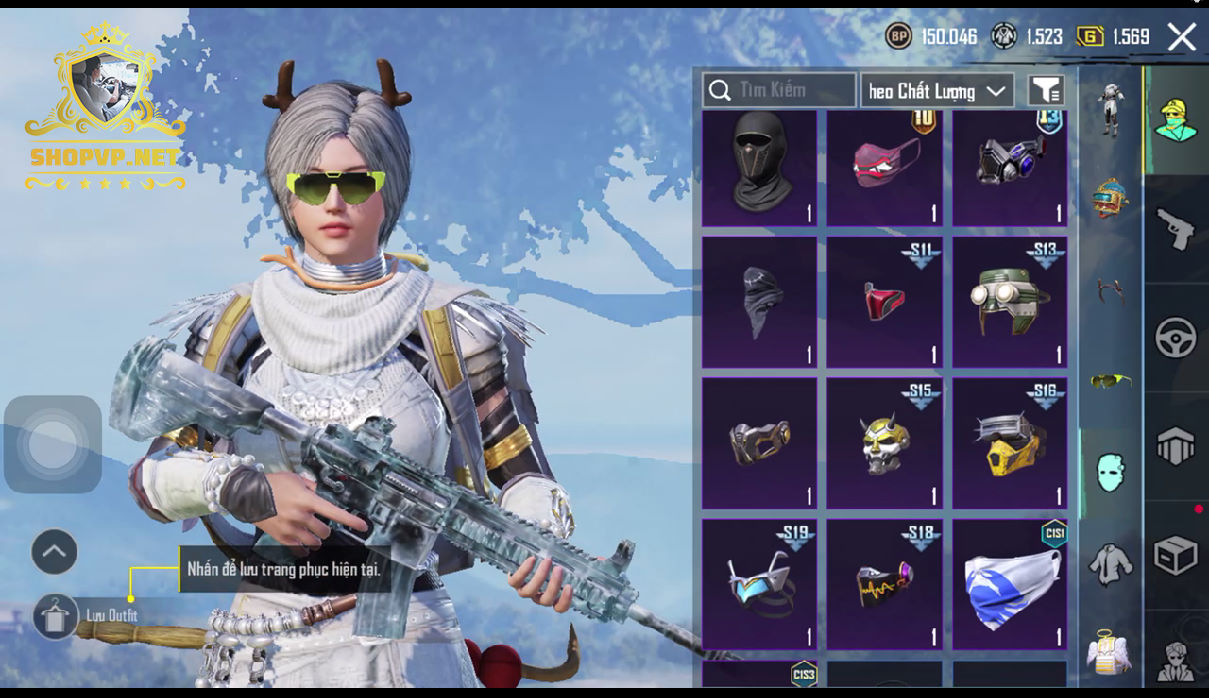This screenshot has width=1209, height=698.
Task: Open the Theo Chất Lượng sort dropdown
Action: [x=937, y=91]
